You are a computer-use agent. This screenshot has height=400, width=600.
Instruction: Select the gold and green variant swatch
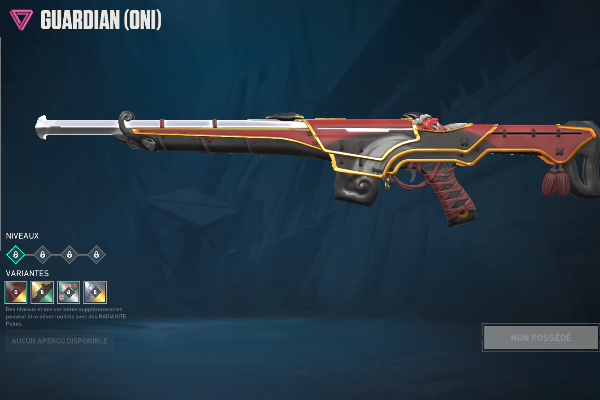[x=42, y=292]
